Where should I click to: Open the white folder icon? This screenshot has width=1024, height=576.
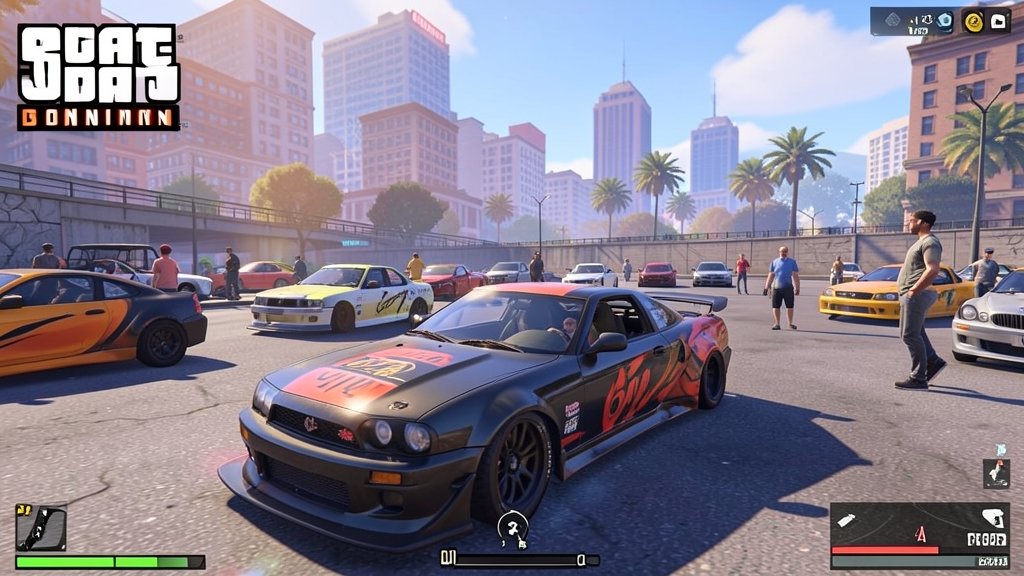point(998,20)
